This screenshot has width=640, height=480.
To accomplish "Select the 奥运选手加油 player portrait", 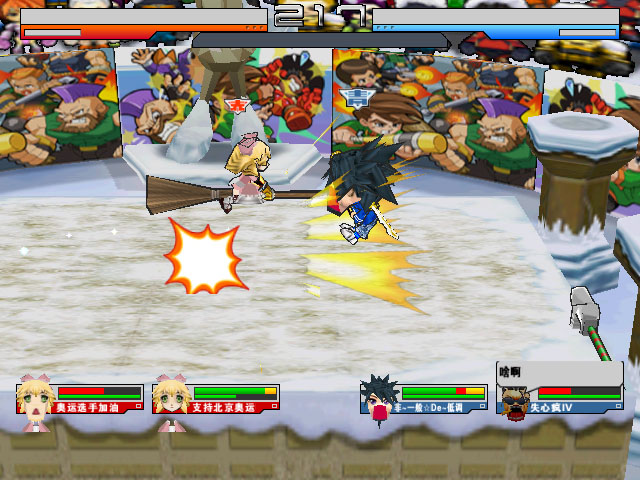I will (x=35, y=399).
